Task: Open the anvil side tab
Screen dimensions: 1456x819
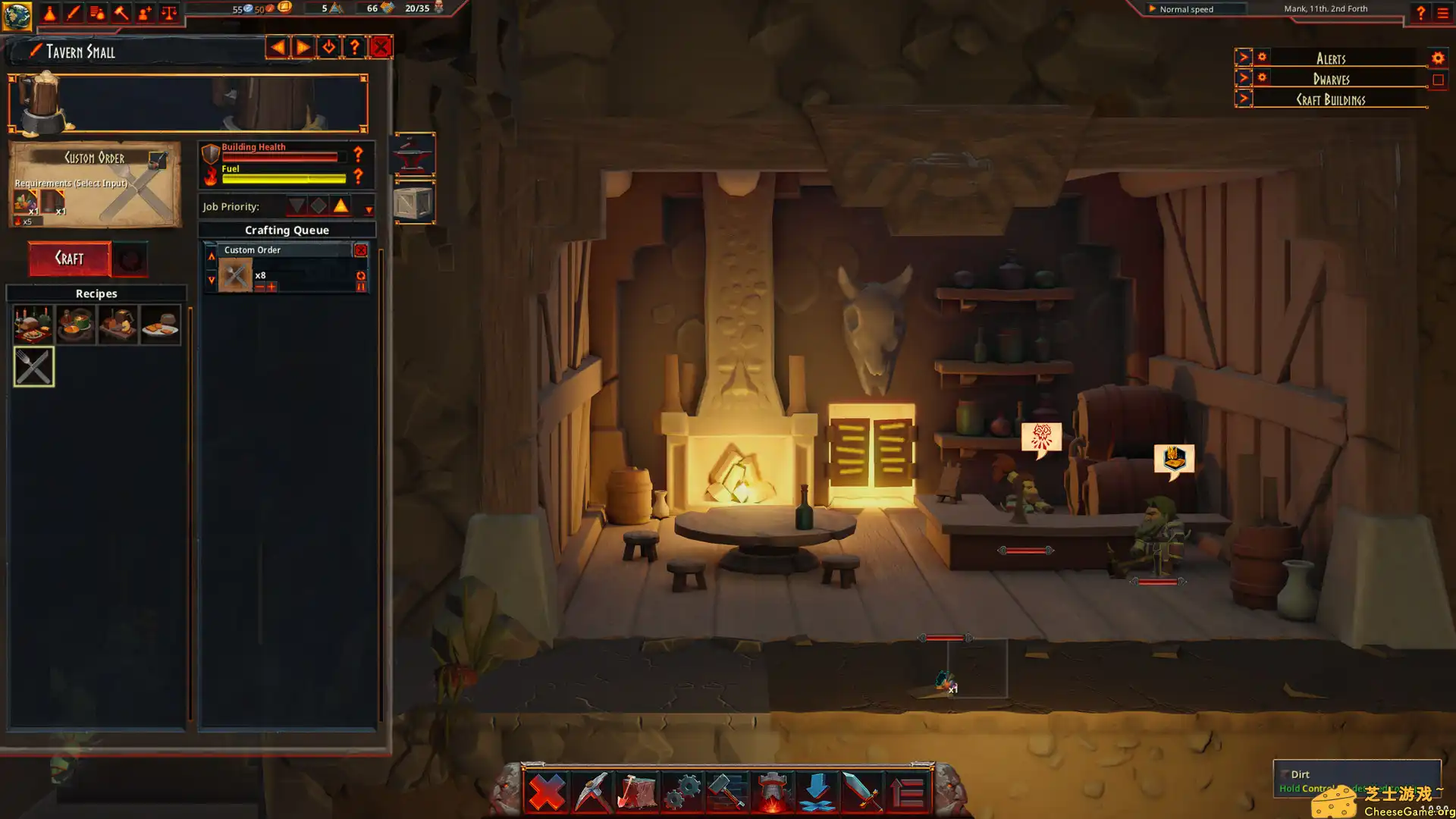Action: click(x=414, y=154)
